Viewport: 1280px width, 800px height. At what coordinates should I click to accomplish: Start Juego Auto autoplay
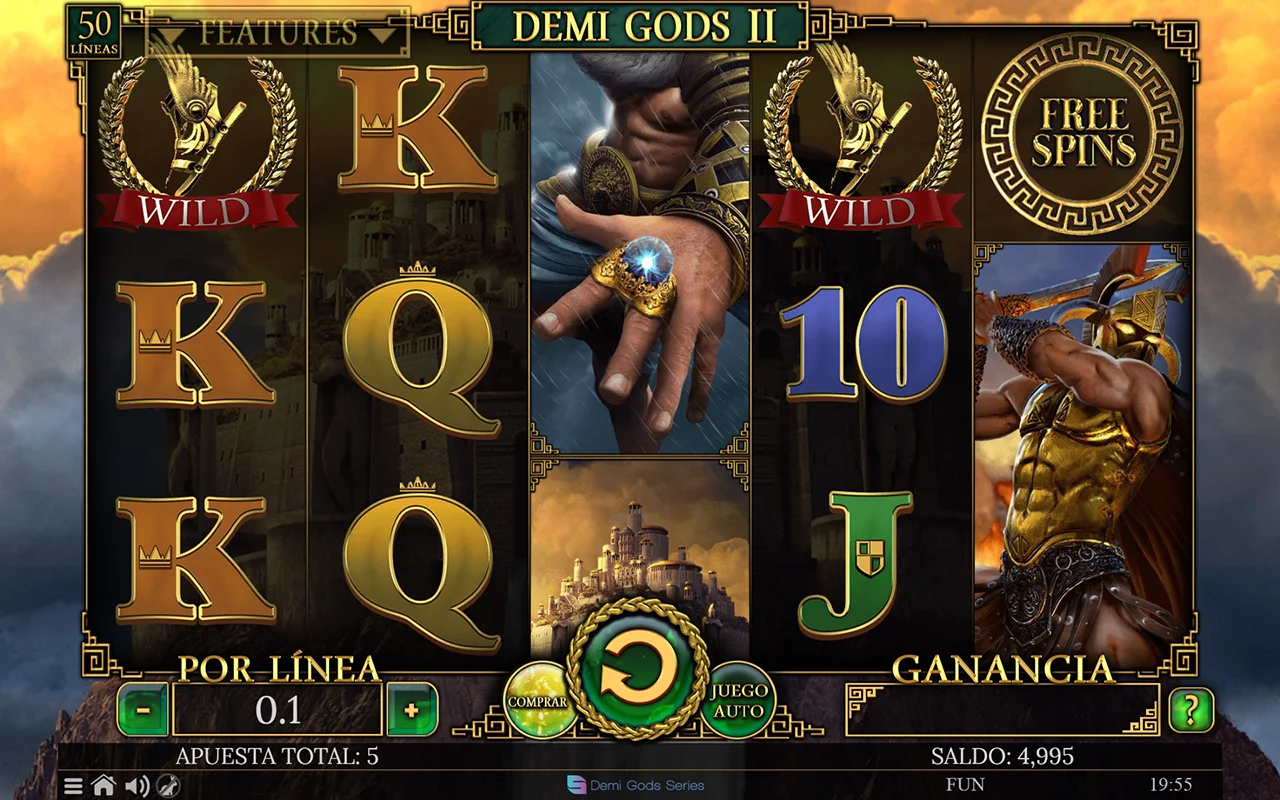(x=739, y=699)
